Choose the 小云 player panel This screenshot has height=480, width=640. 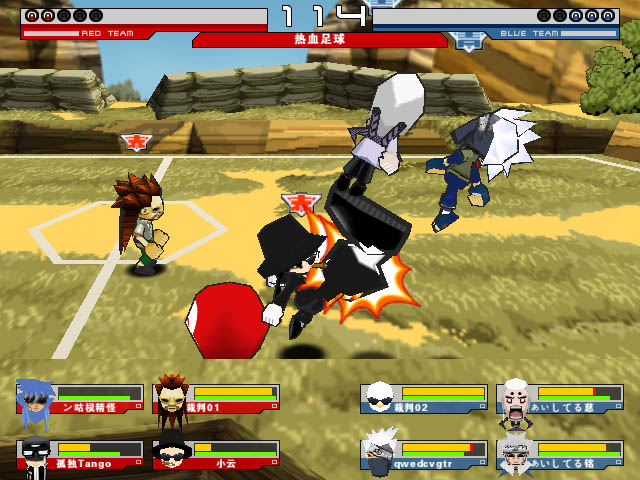tap(217, 454)
